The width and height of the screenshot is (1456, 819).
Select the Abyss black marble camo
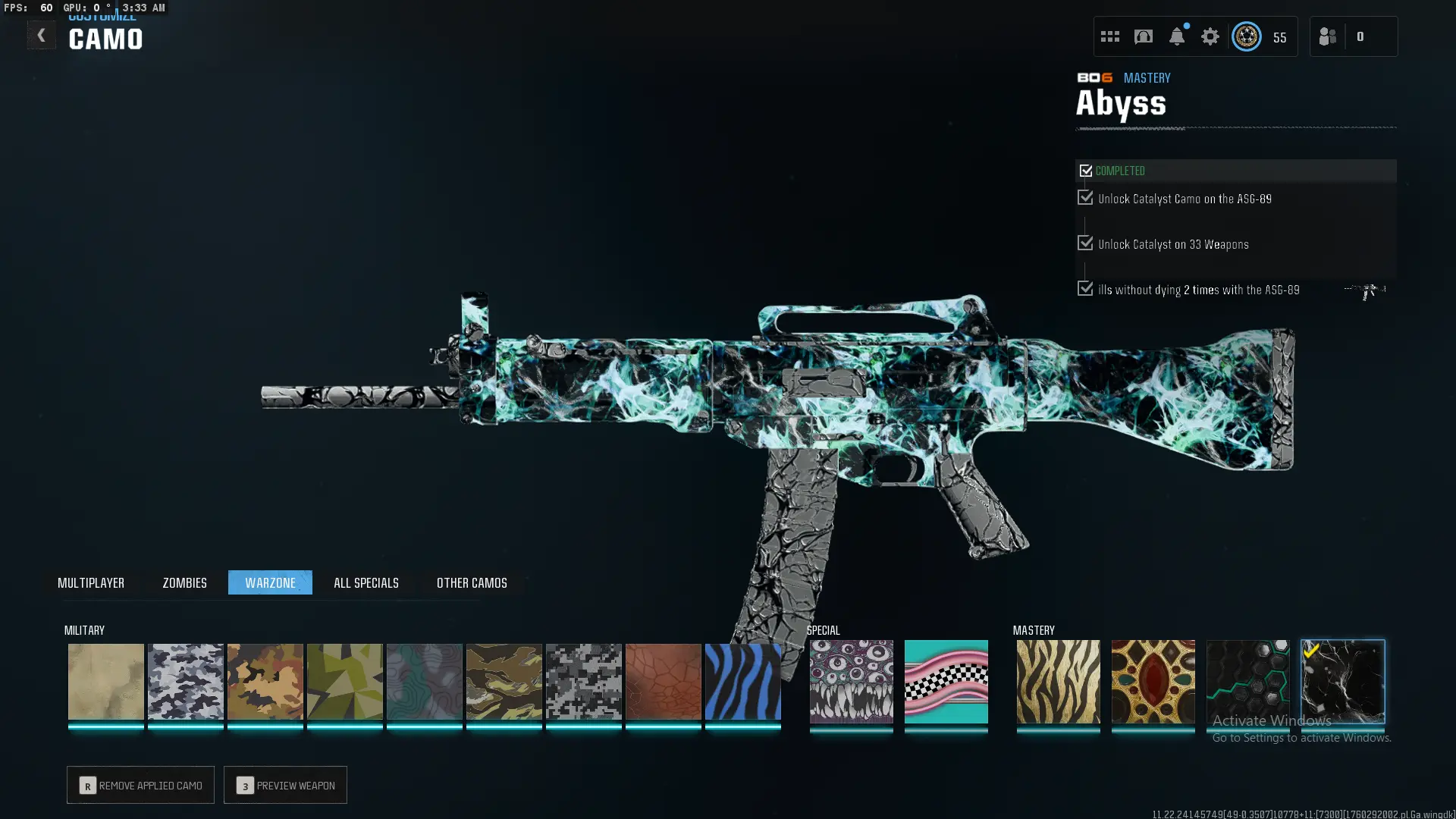pyautogui.click(x=1343, y=681)
